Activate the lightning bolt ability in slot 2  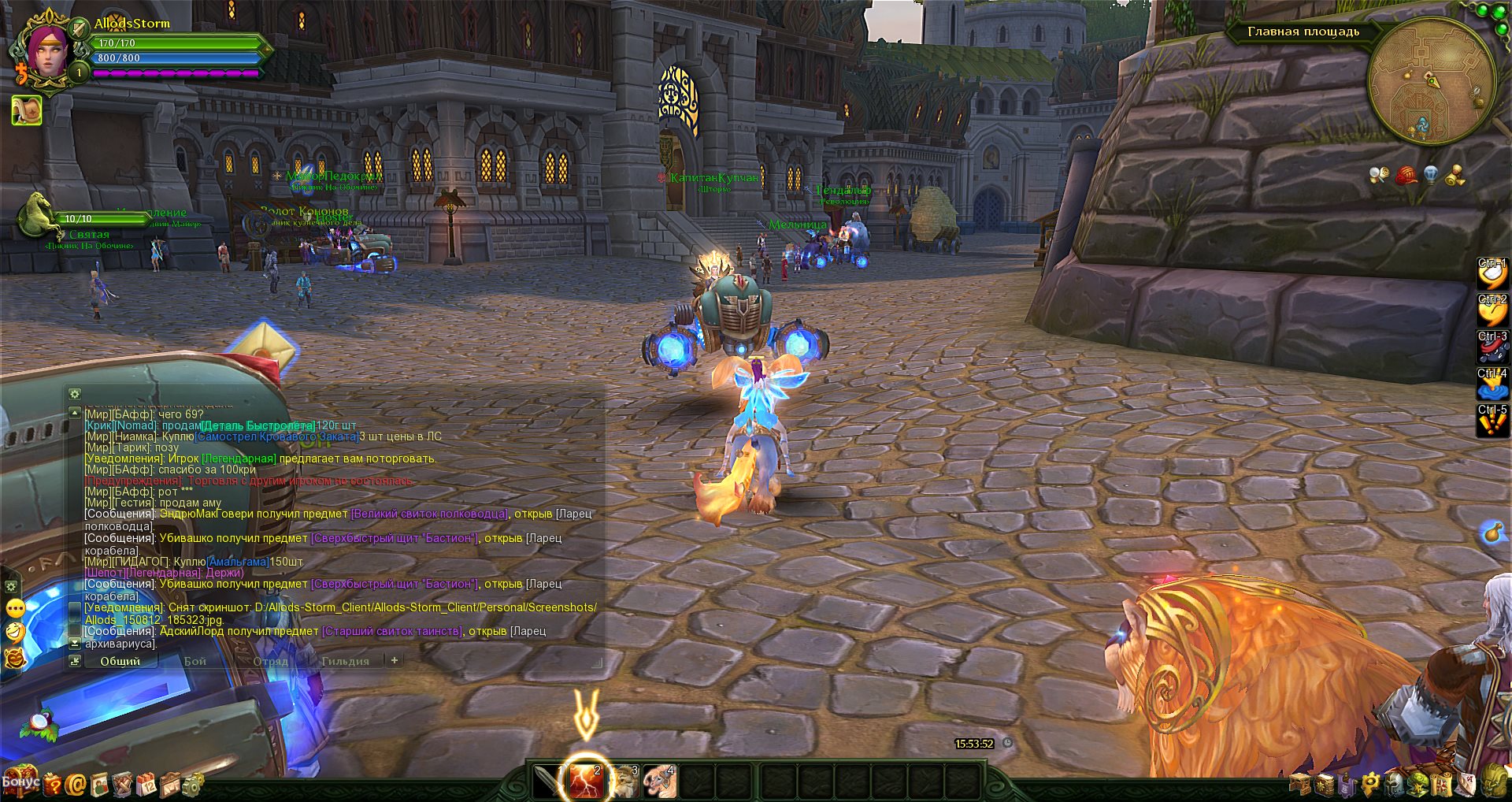point(585,781)
